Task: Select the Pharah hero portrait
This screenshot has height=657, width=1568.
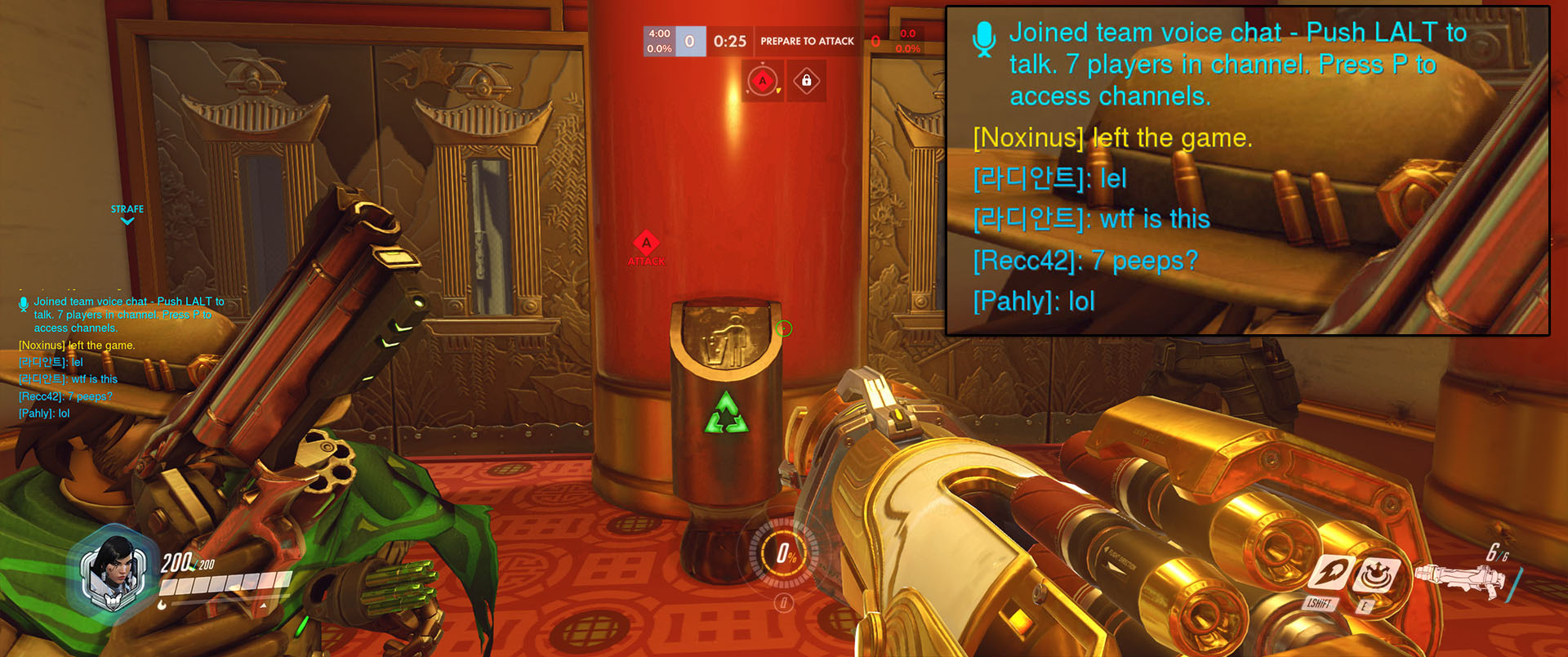Action: [114, 574]
